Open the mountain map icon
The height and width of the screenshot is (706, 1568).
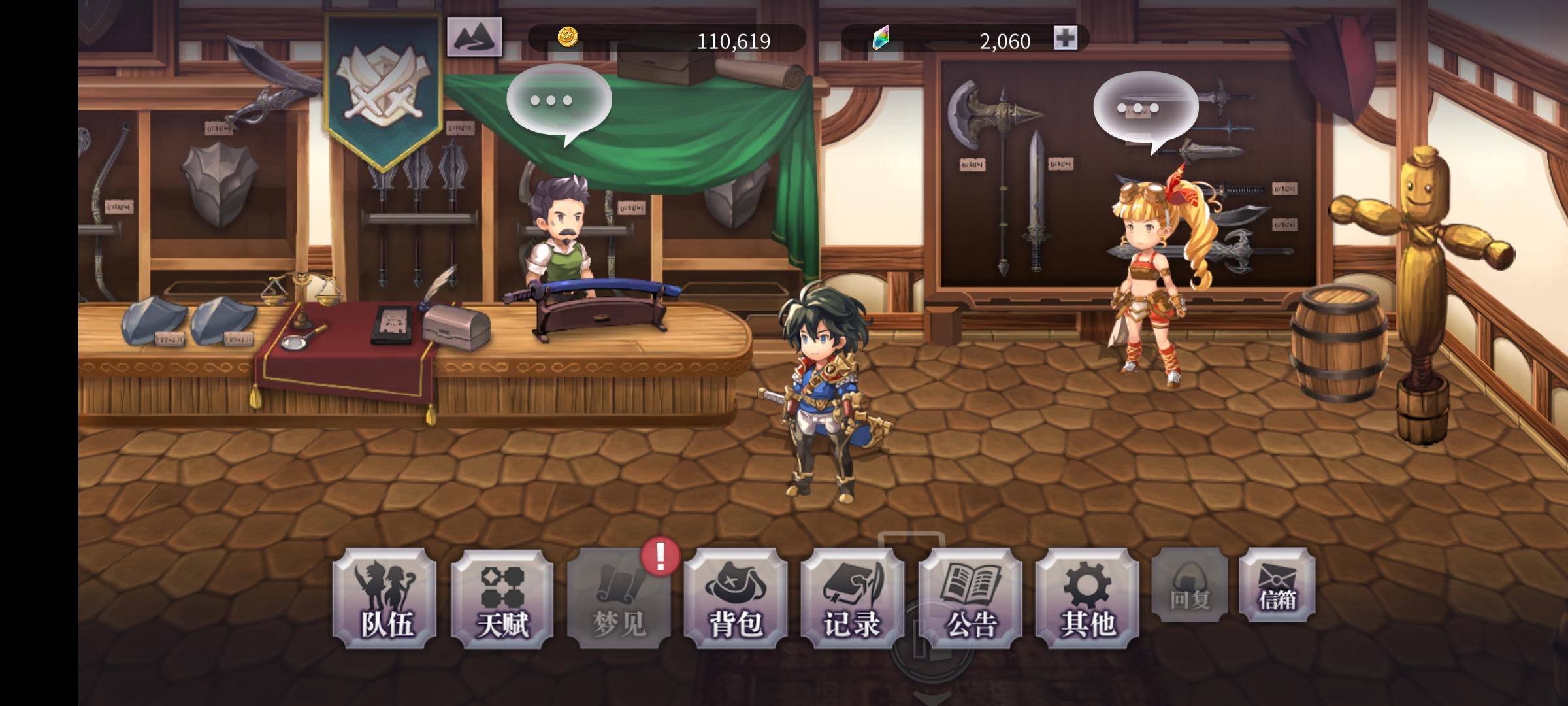pos(474,37)
